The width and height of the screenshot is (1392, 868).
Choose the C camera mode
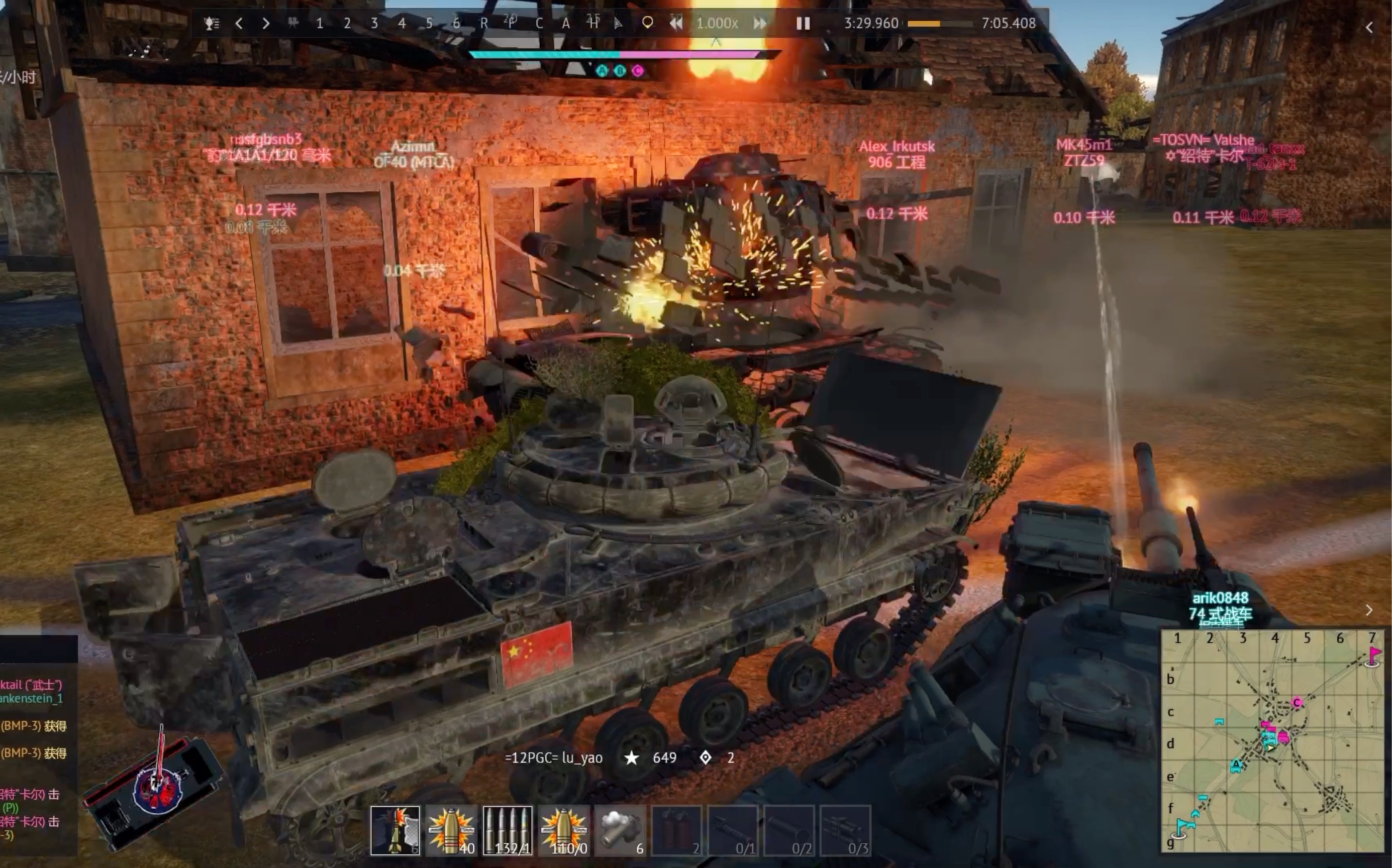coord(539,24)
